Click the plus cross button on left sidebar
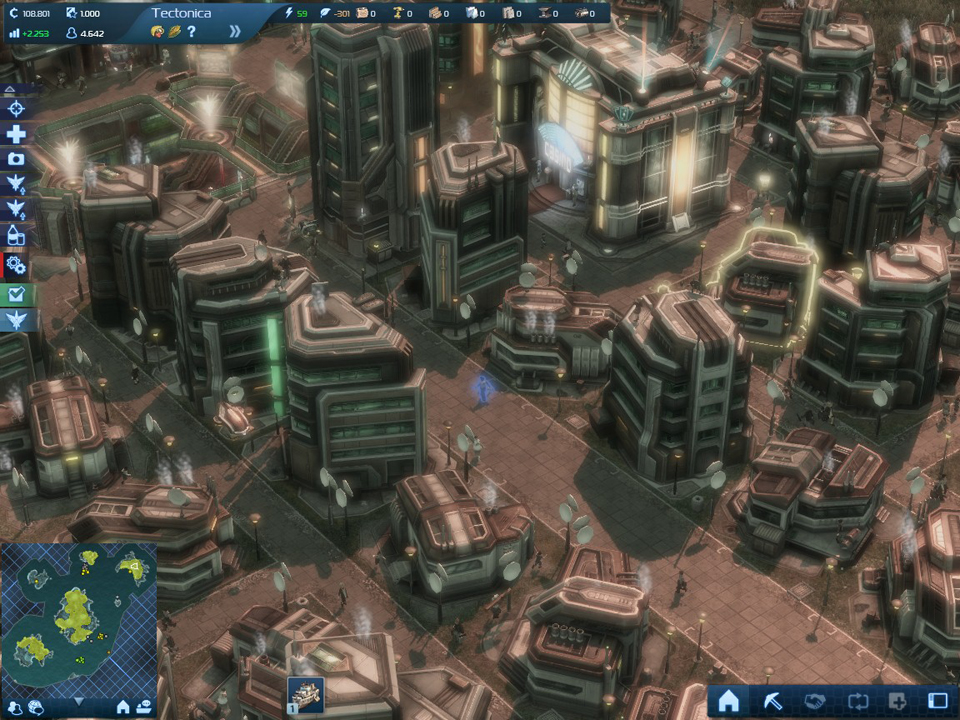The width and height of the screenshot is (960, 720). 17,135
